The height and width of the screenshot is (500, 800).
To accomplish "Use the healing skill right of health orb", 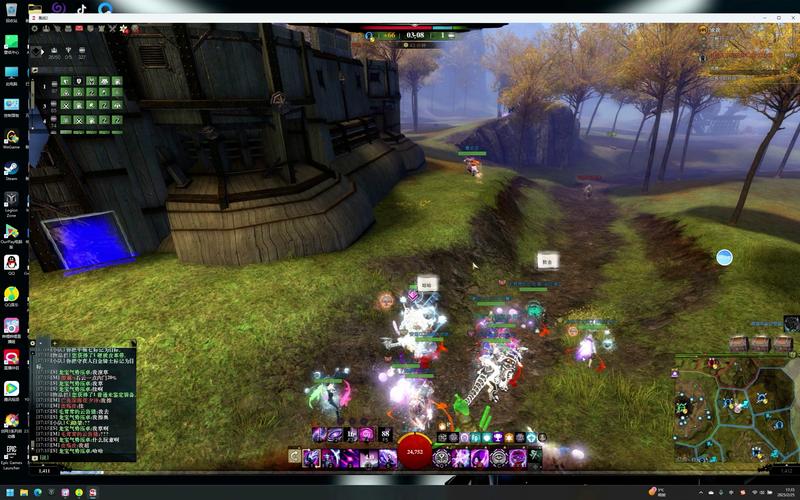I will pyautogui.click(x=445, y=457).
